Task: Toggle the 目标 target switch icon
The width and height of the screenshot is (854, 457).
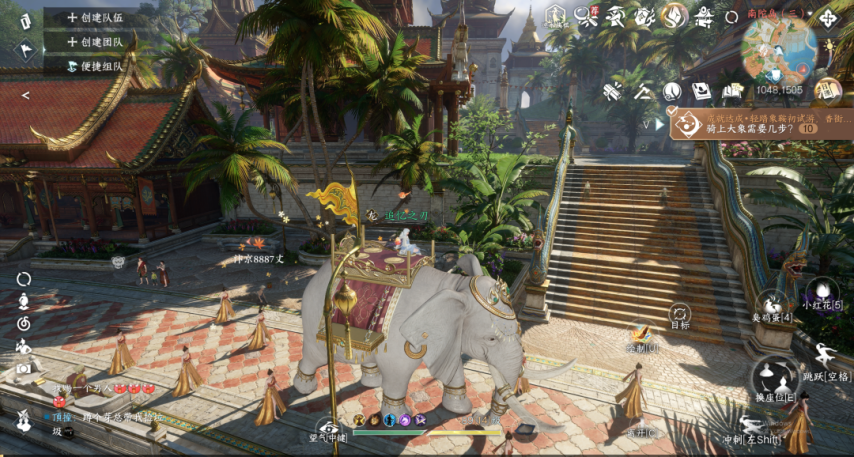Action: 680,314
